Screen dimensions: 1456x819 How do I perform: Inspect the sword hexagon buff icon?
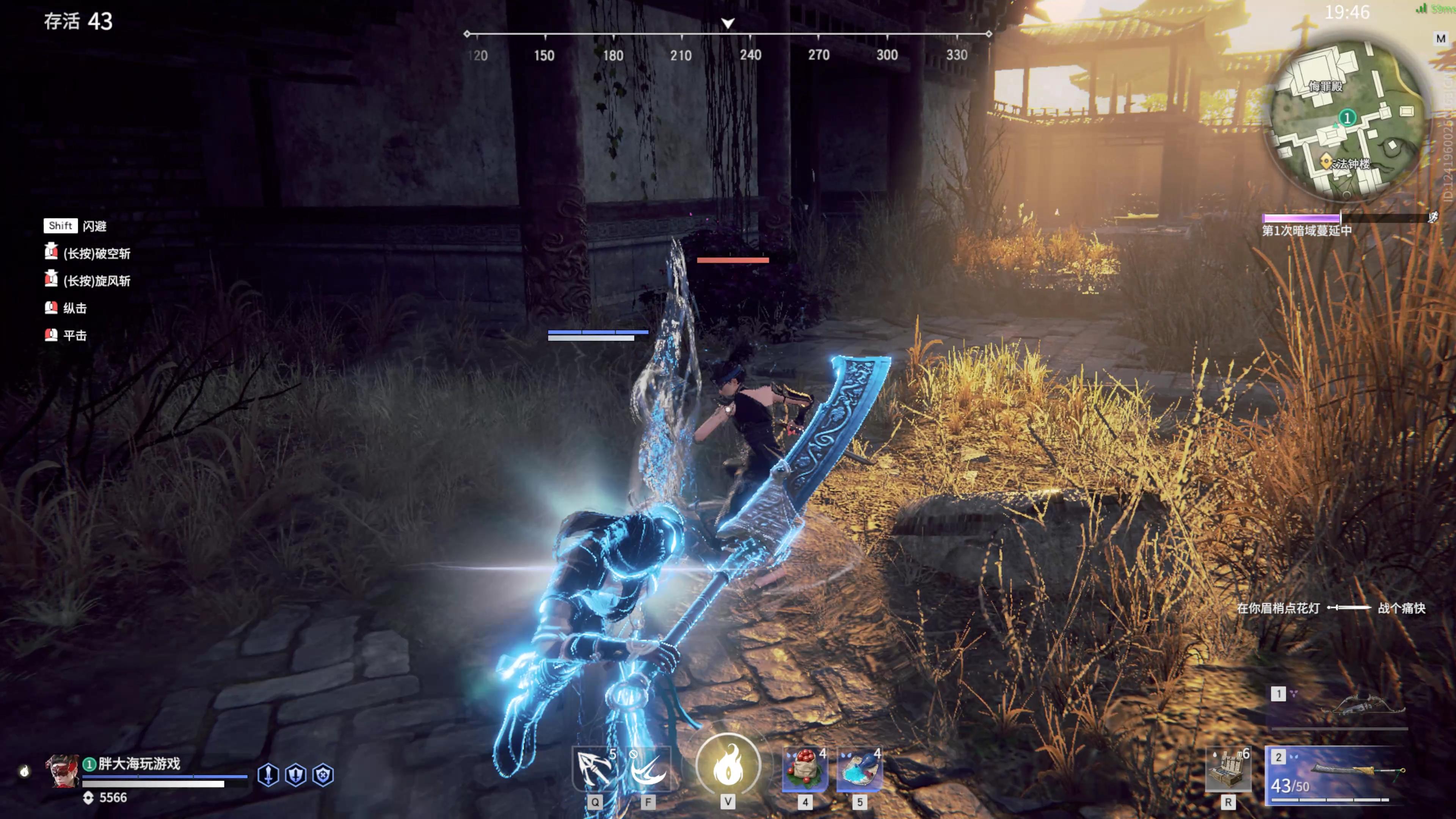click(x=268, y=774)
